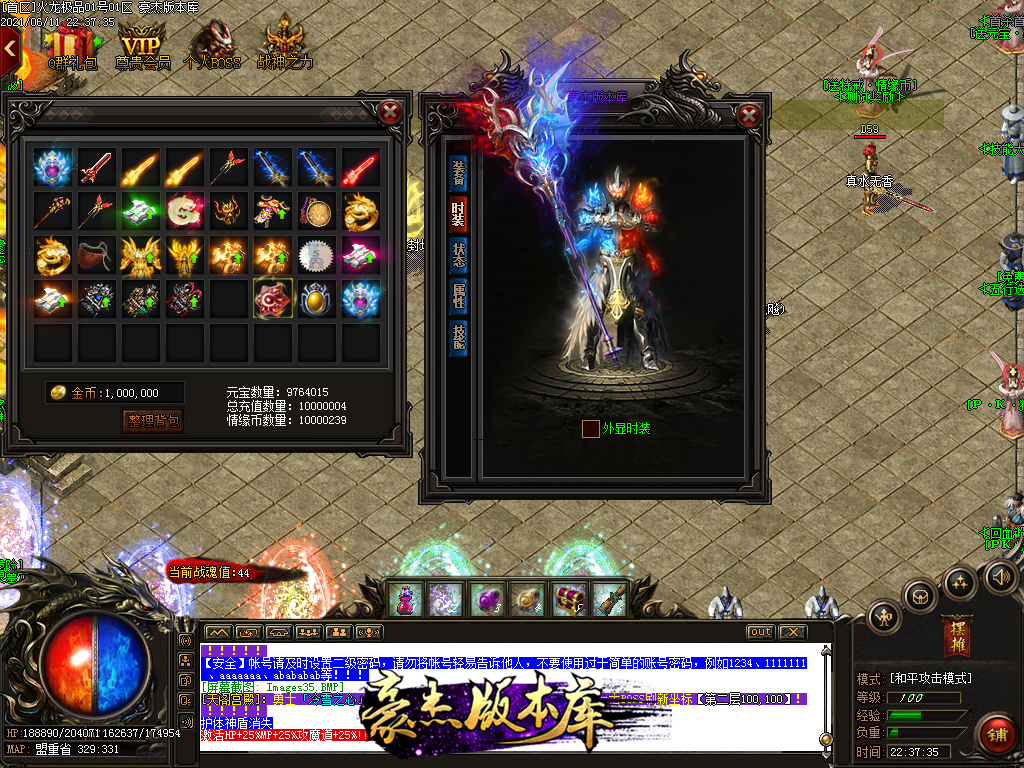Screen dimensions: 1024x768
Task: Toggle the 外显时装 checkbox
Action: point(591,428)
